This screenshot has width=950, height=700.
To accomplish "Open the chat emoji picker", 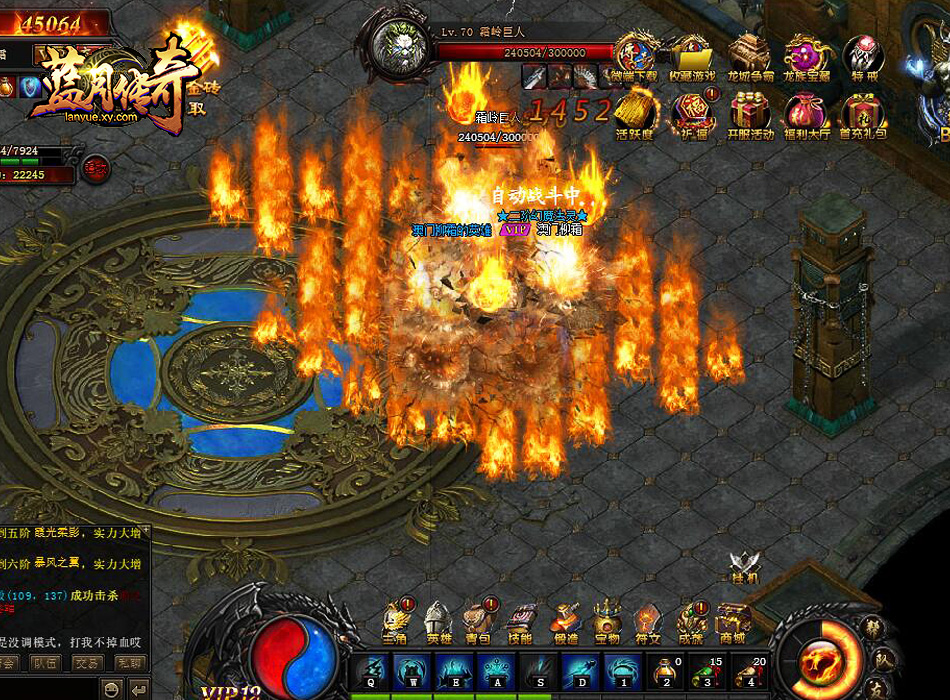I will [112, 689].
